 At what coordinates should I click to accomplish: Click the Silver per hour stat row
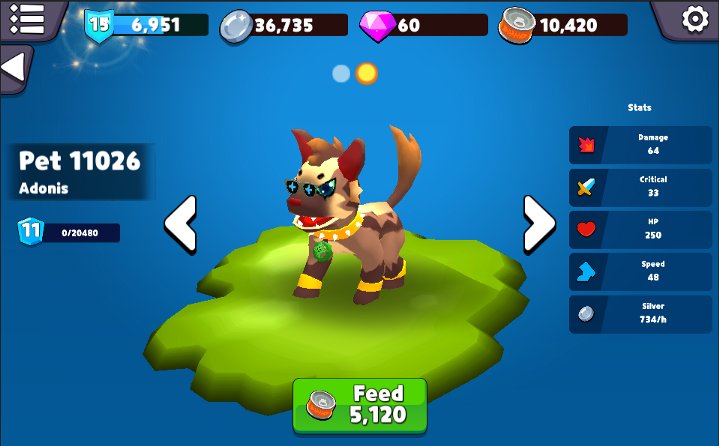[641, 313]
